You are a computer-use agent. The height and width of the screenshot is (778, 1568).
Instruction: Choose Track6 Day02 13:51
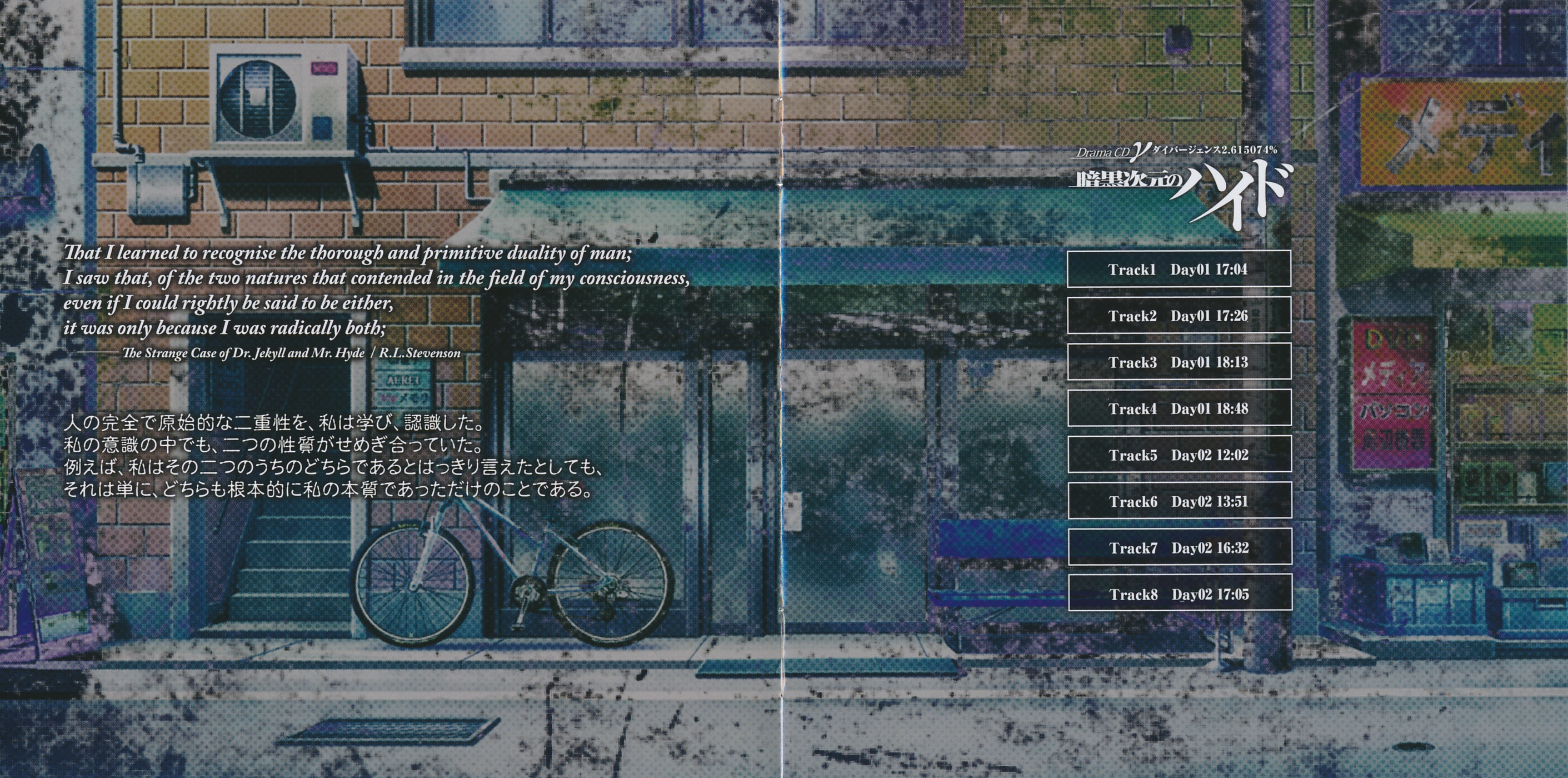click(x=1179, y=501)
